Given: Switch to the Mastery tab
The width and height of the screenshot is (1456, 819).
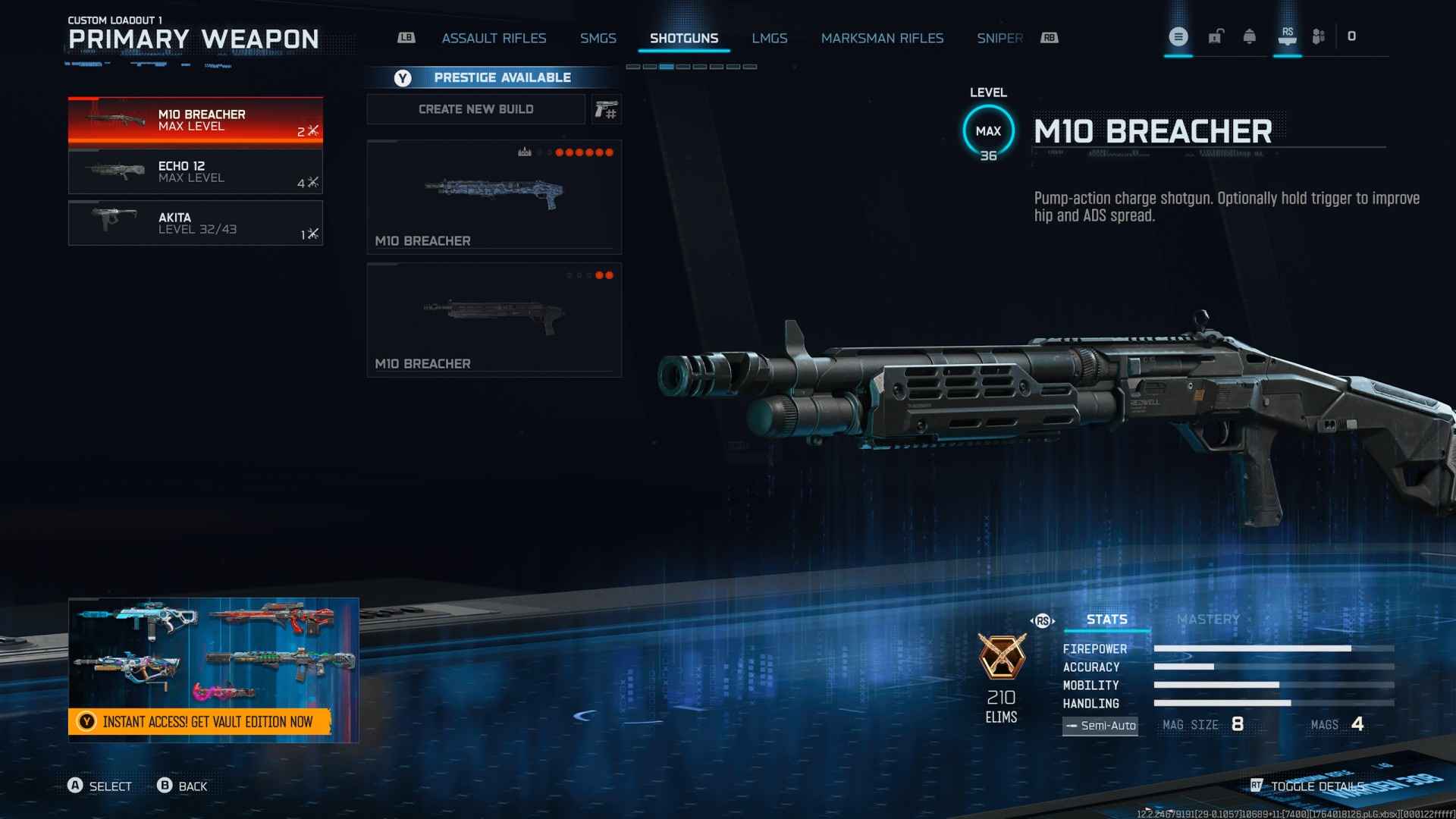Looking at the screenshot, I should tap(1208, 620).
